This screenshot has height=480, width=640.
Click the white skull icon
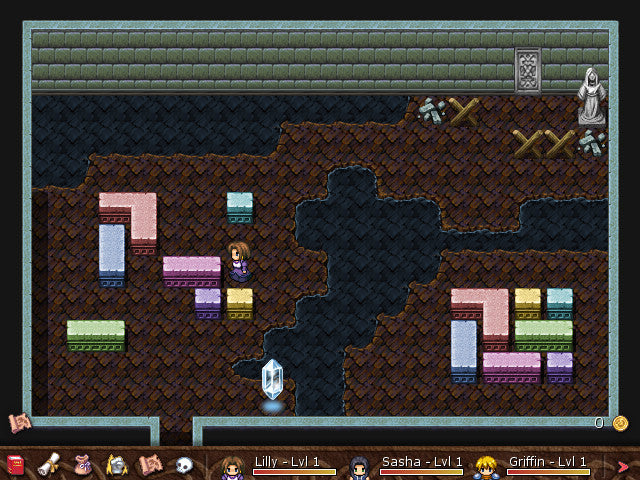point(184,465)
